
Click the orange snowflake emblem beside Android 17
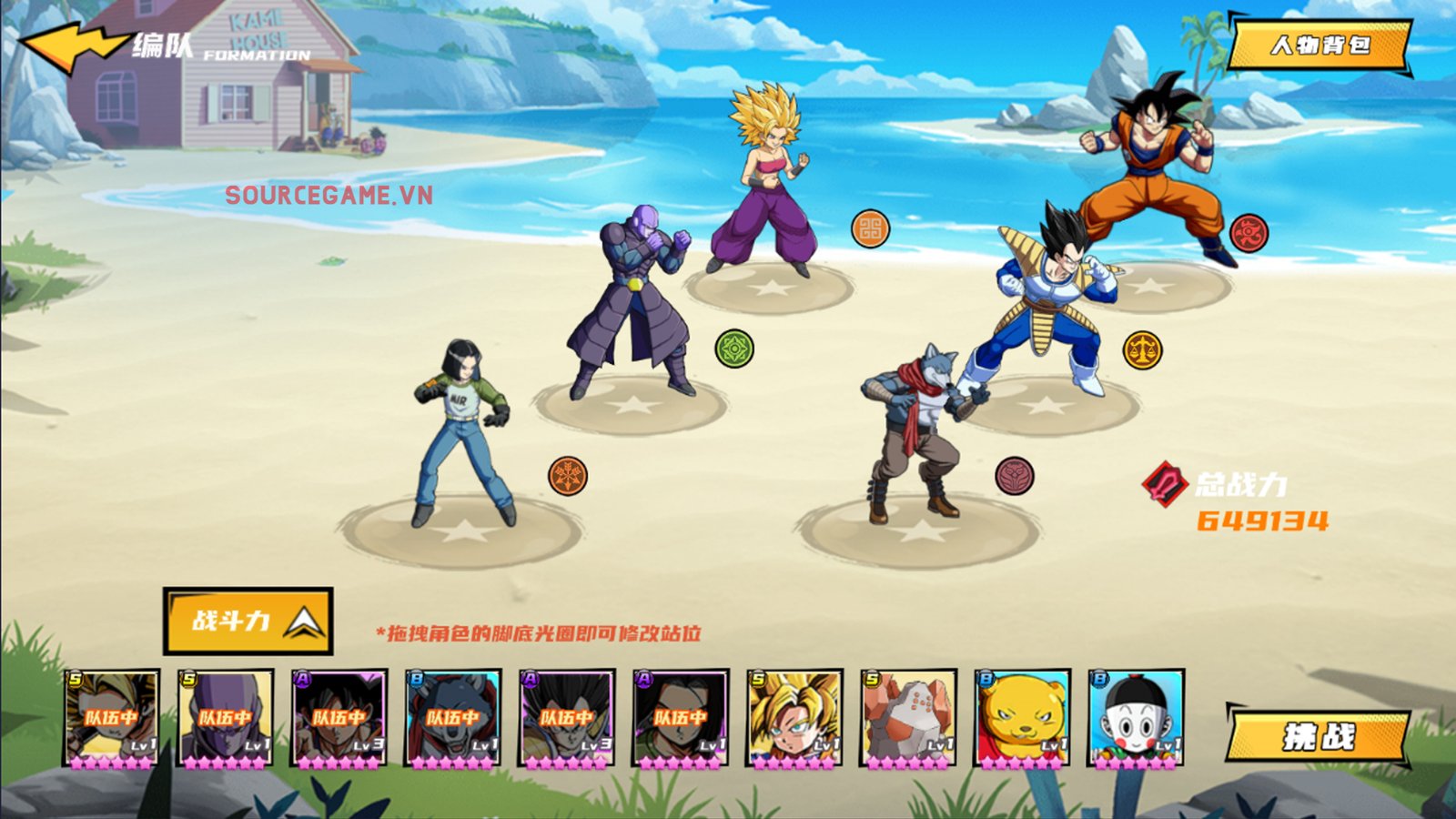click(568, 476)
